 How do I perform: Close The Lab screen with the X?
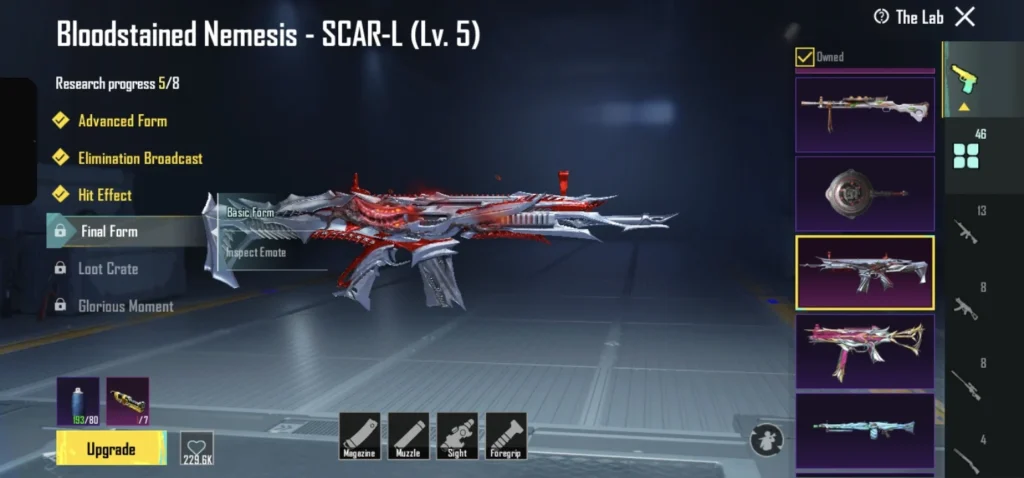tap(964, 17)
